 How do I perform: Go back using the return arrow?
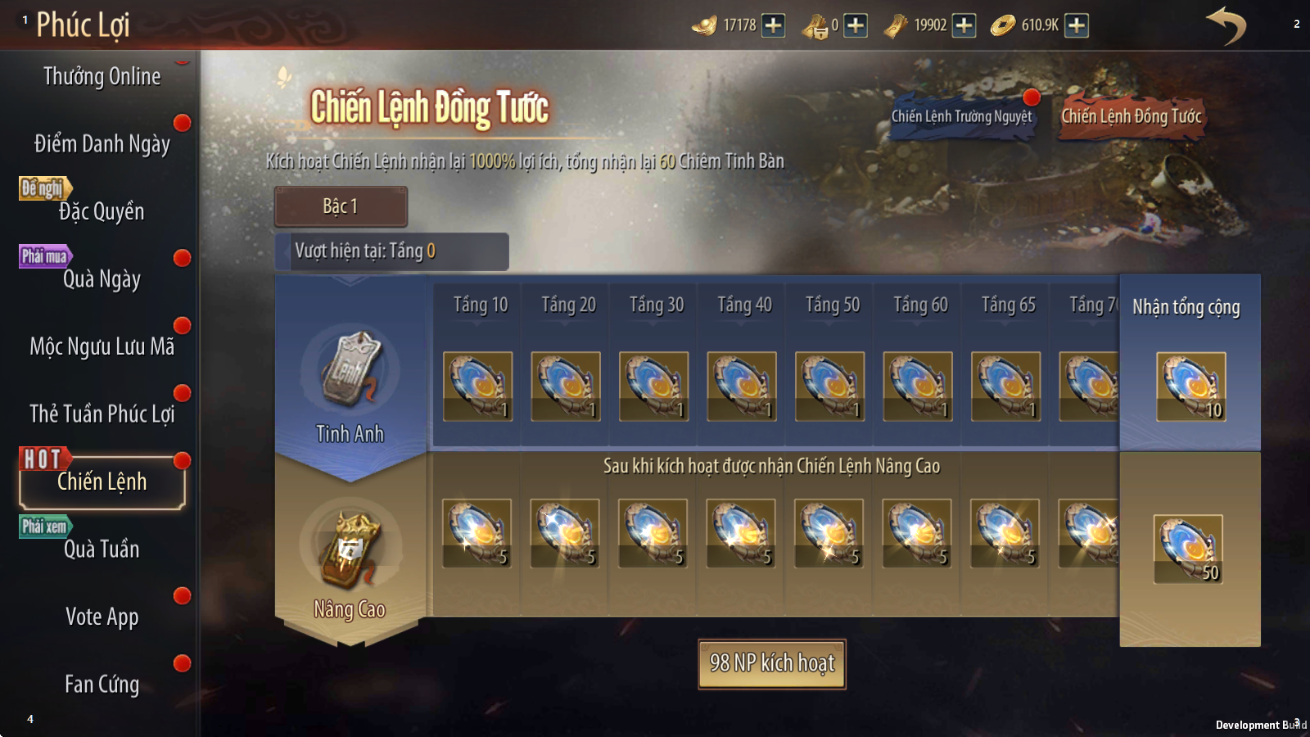point(1225,25)
